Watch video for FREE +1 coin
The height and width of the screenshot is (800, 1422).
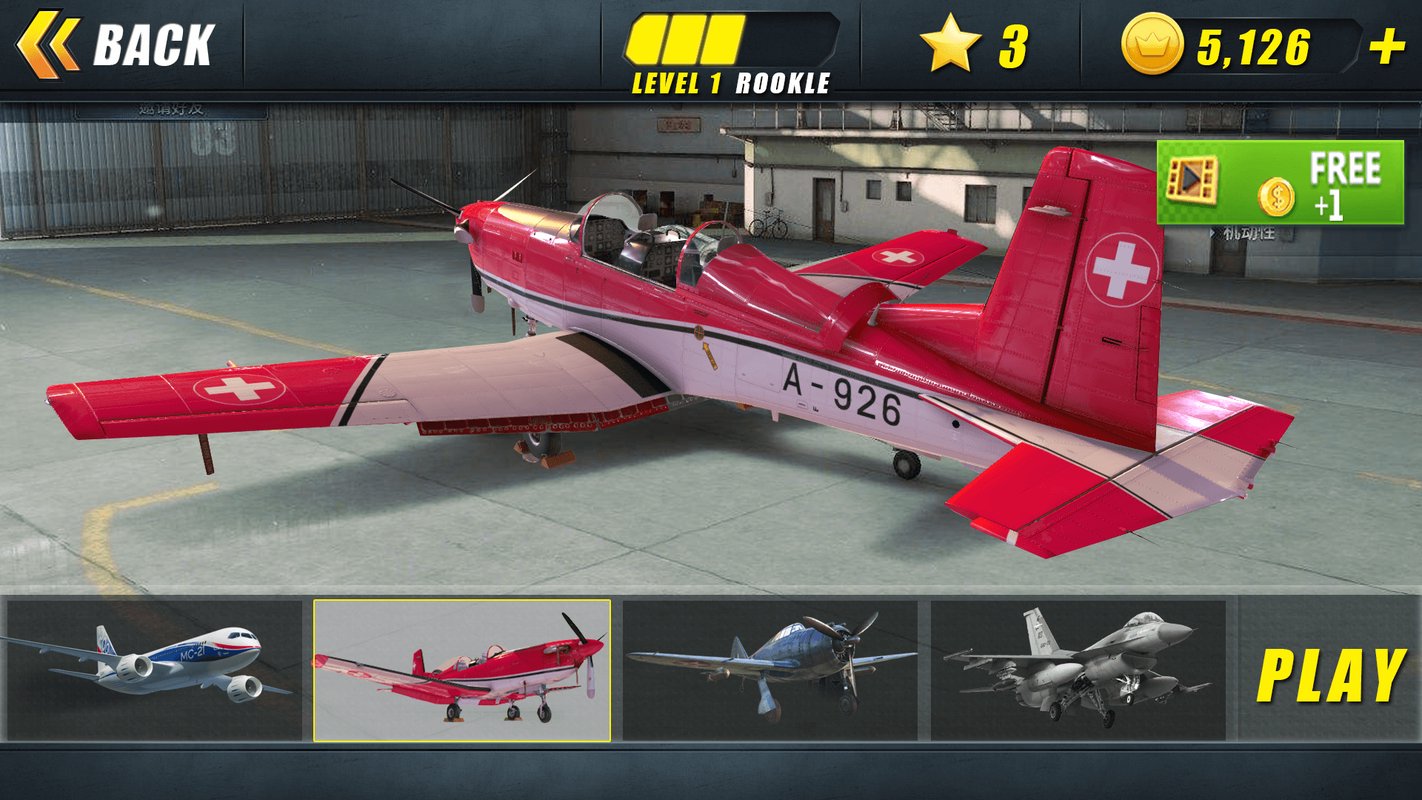pyautogui.click(x=1280, y=183)
